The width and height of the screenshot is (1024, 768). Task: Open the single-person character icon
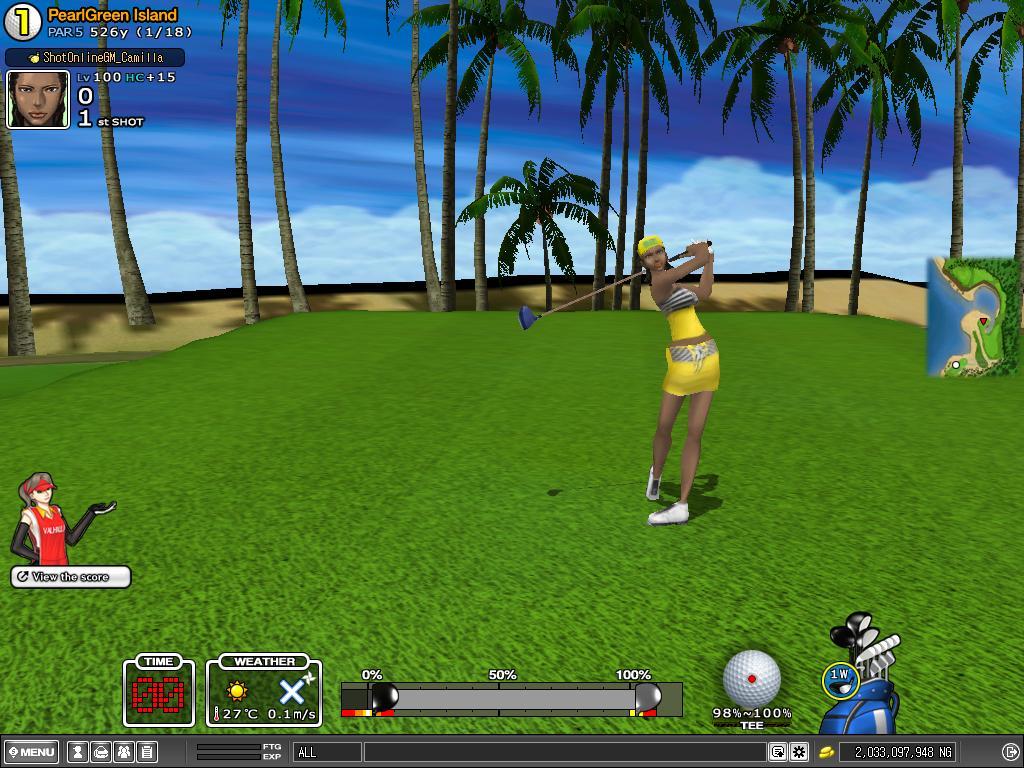(x=77, y=752)
